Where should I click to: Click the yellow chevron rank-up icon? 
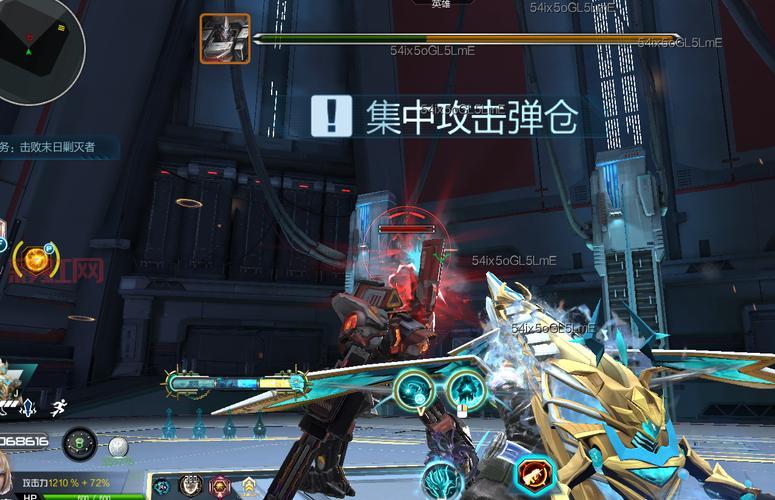tap(248, 487)
